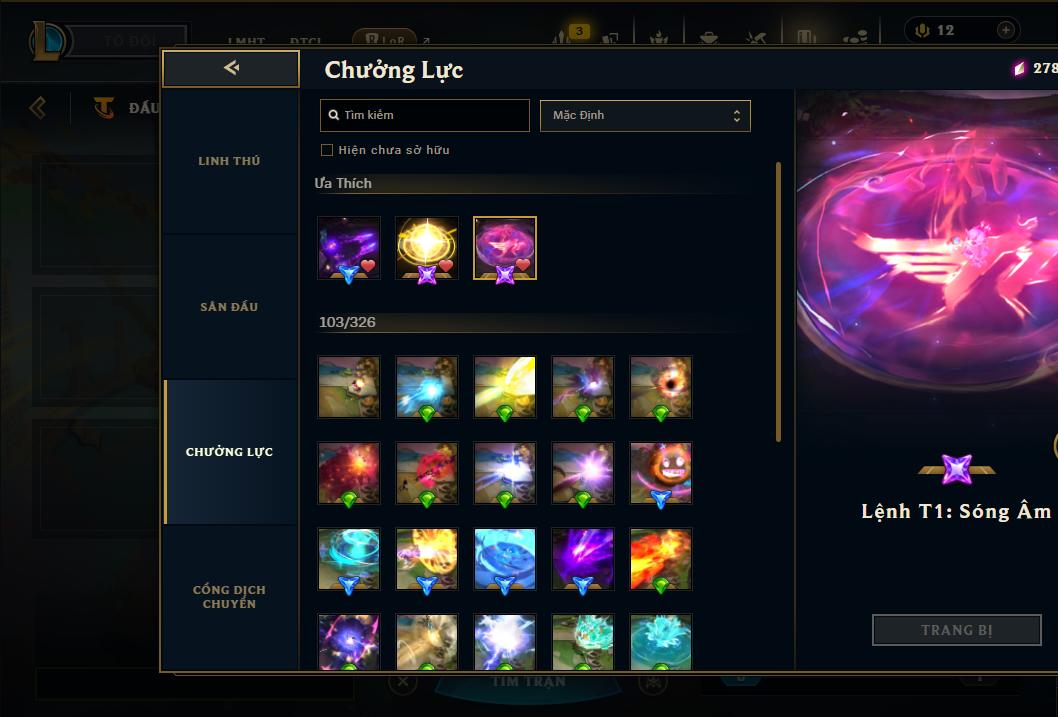Choose the golden sunburst favorite boom
The image size is (1058, 717).
click(427, 247)
